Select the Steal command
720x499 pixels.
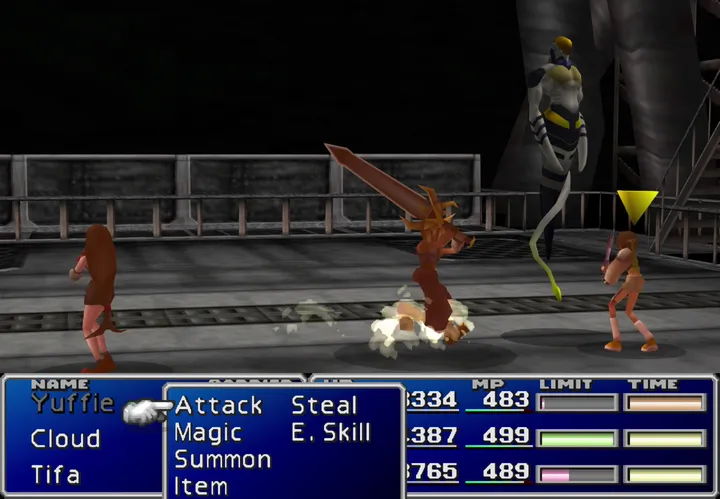pyautogui.click(x=324, y=406)
